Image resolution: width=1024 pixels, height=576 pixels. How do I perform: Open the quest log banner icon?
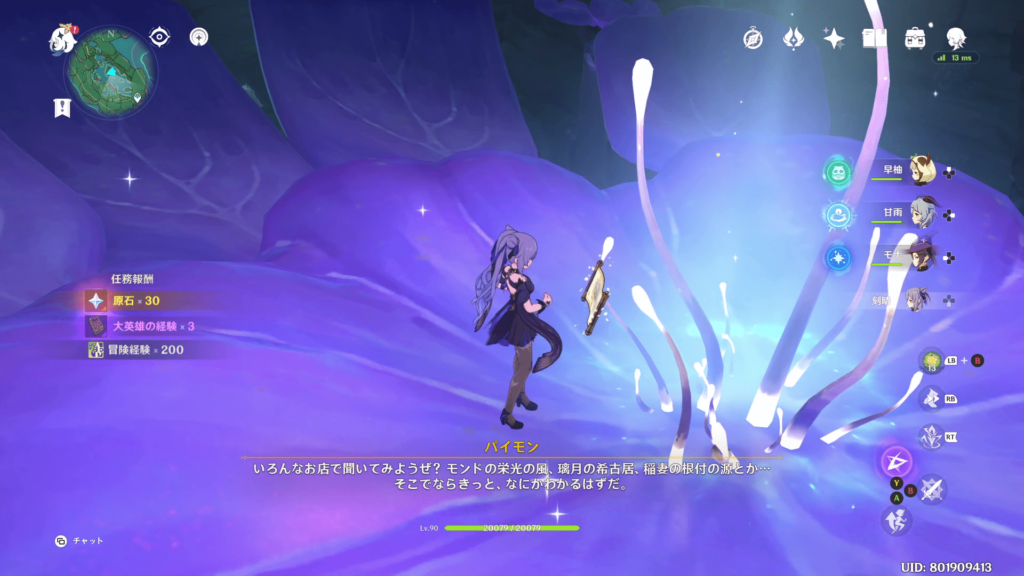[62, 108]
